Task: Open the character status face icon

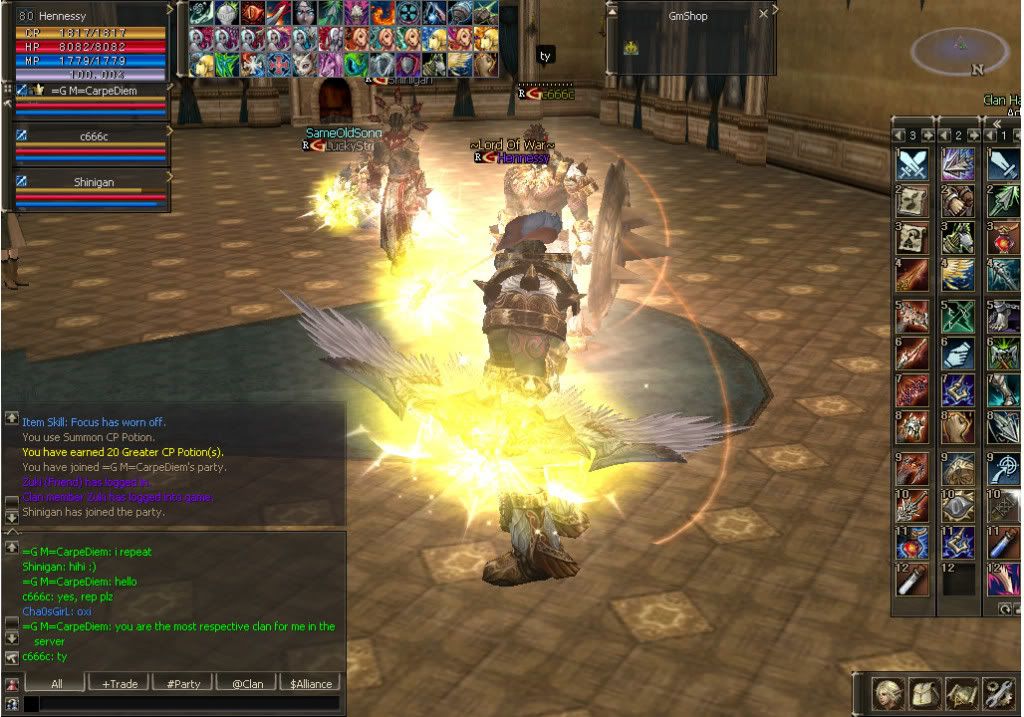Action: [x=890, y=692]
